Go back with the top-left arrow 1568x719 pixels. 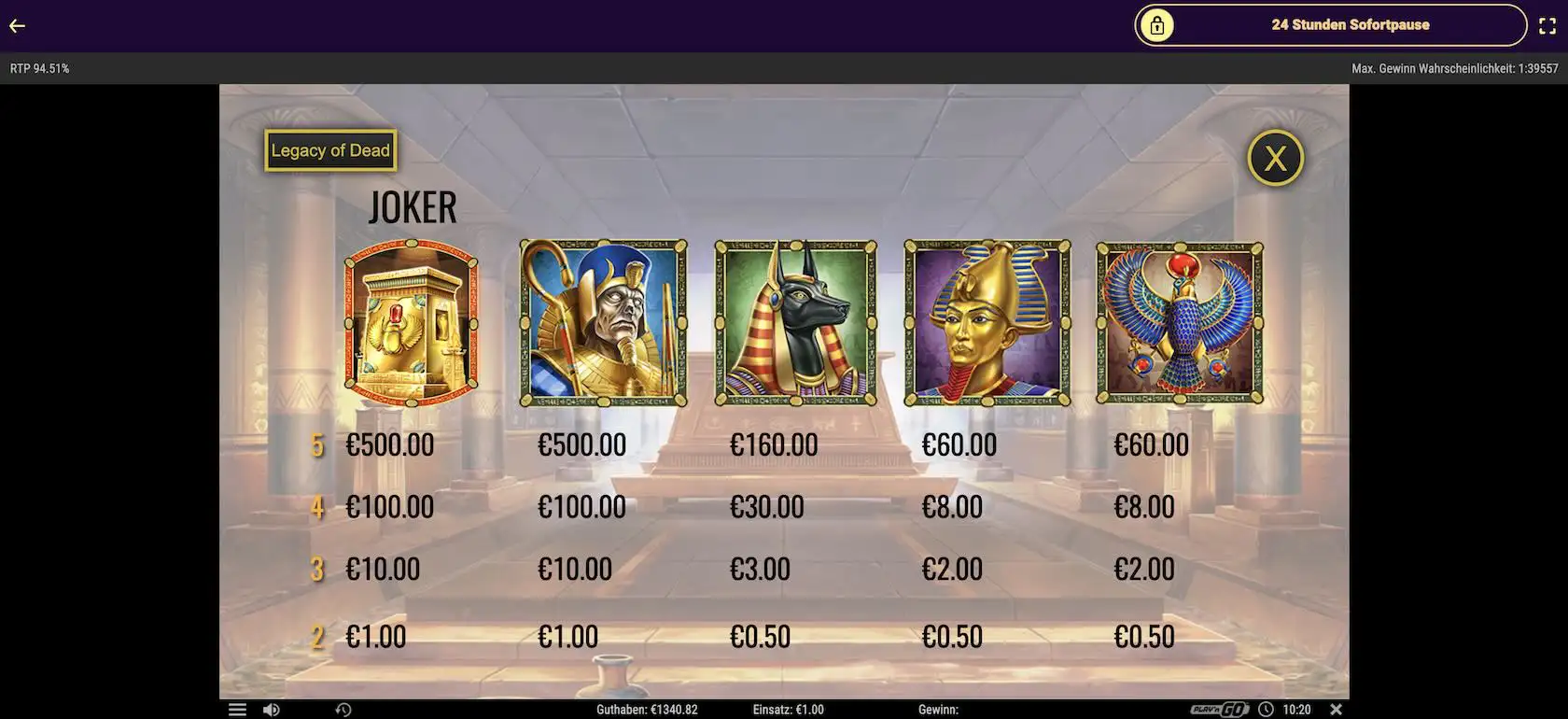(x=17, y=26)
